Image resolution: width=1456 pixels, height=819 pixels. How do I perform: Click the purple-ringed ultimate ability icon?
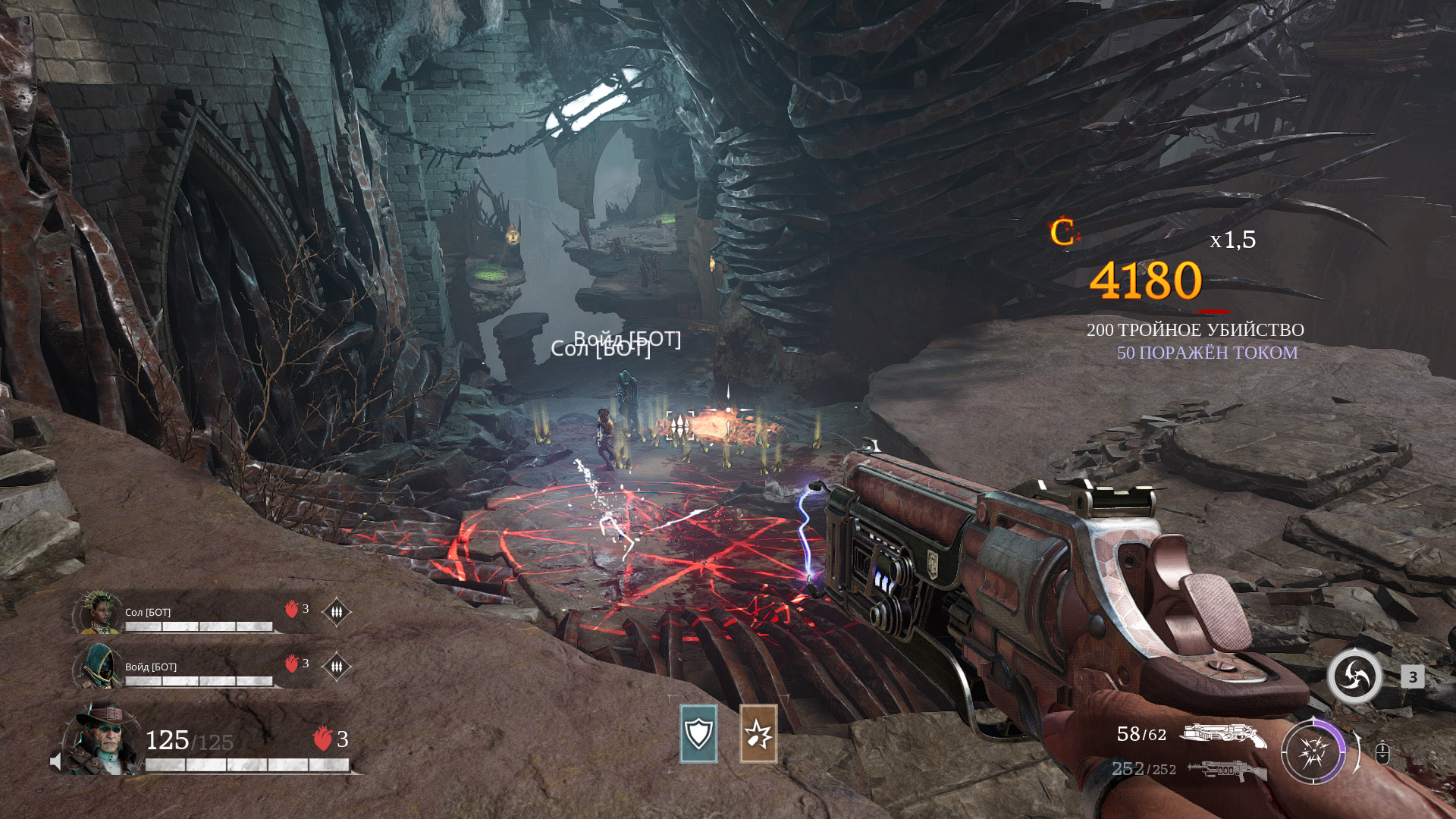point(1313,752)
